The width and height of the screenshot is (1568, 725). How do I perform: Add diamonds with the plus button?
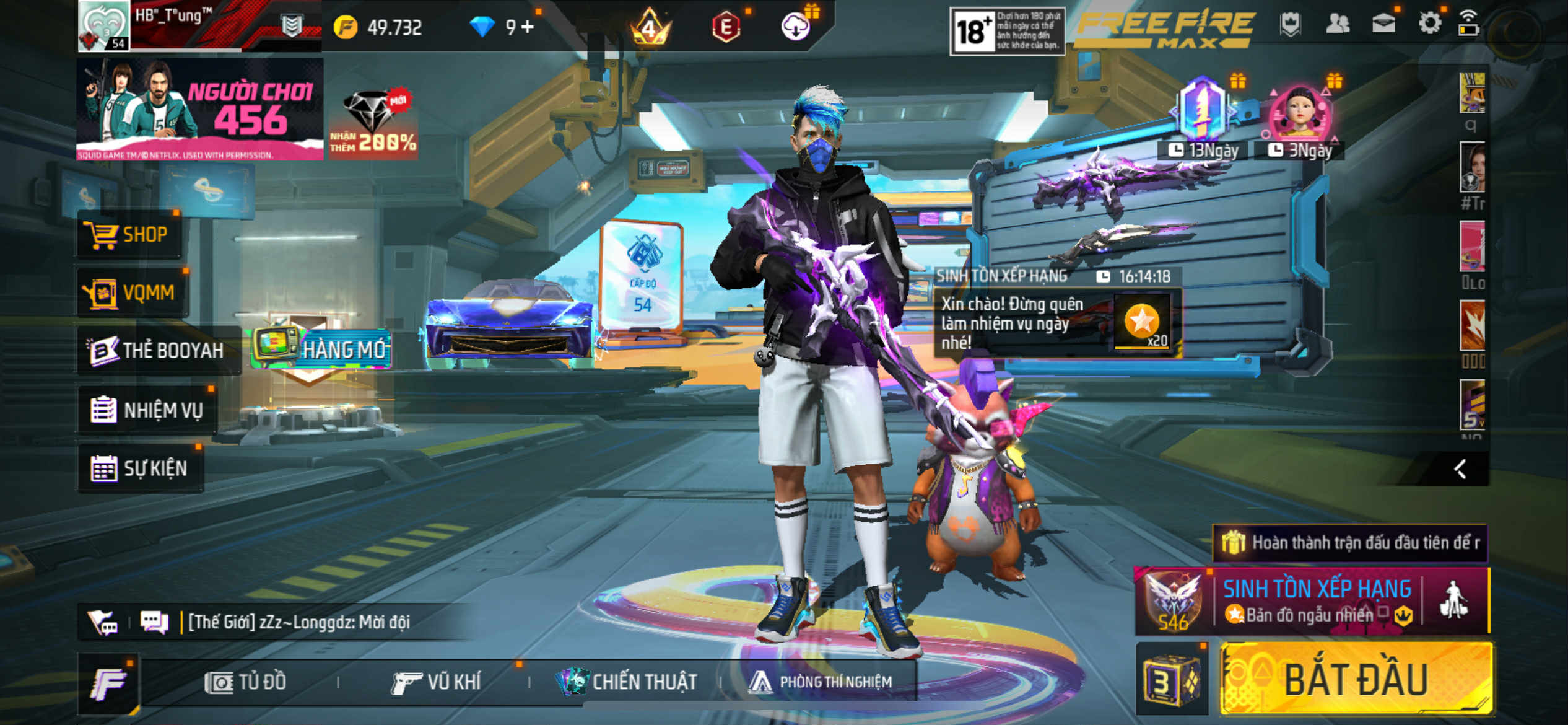pos(527,27)
